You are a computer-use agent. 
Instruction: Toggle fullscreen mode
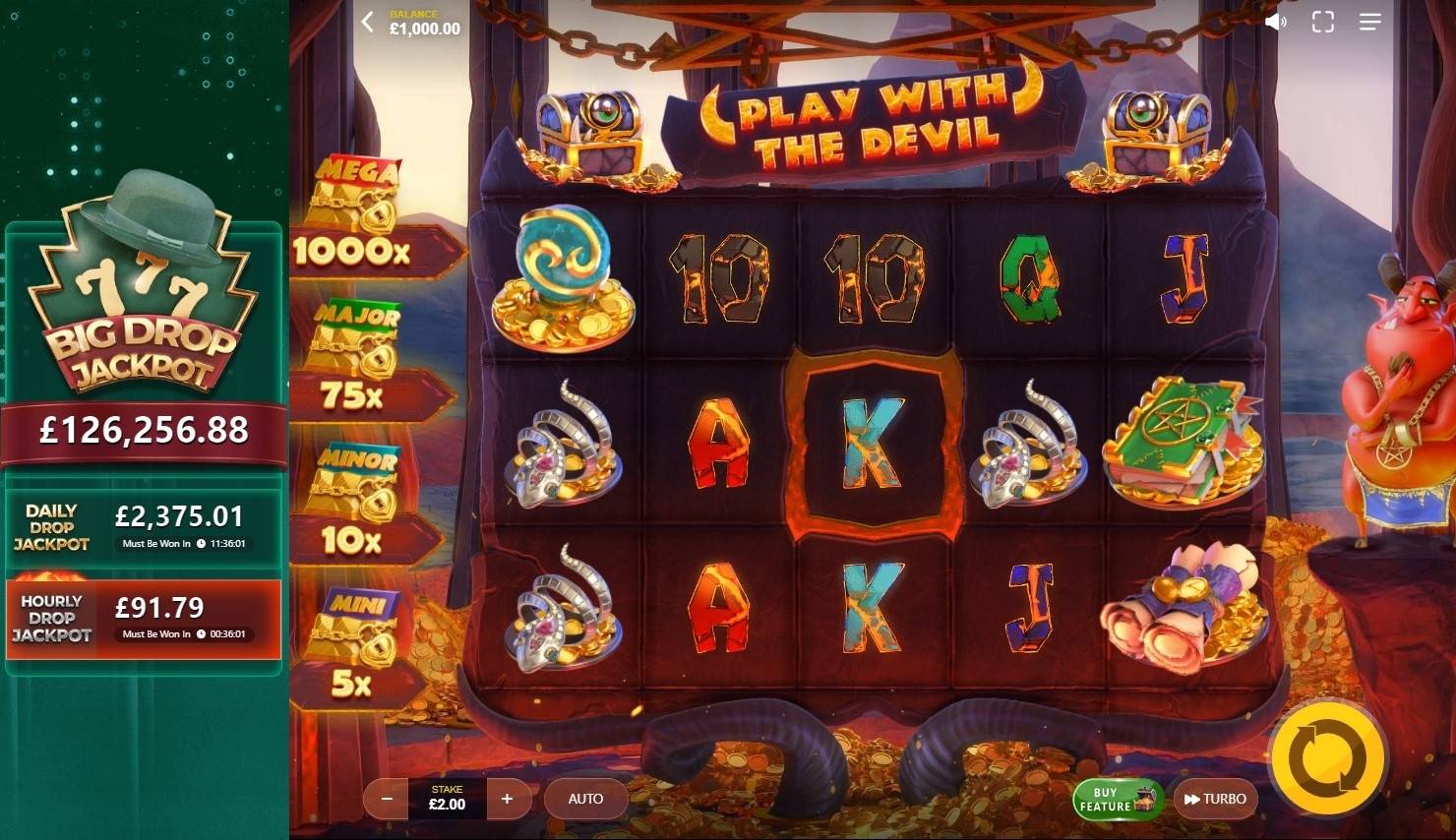click(1322, 21)
